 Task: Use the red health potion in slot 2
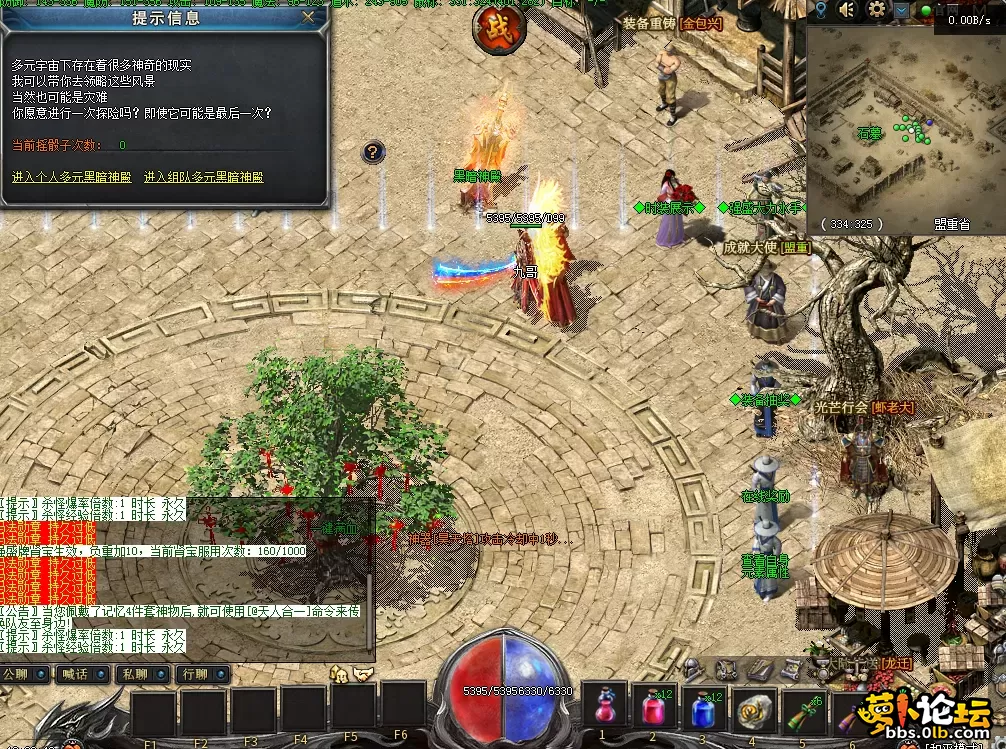[653, 709]
